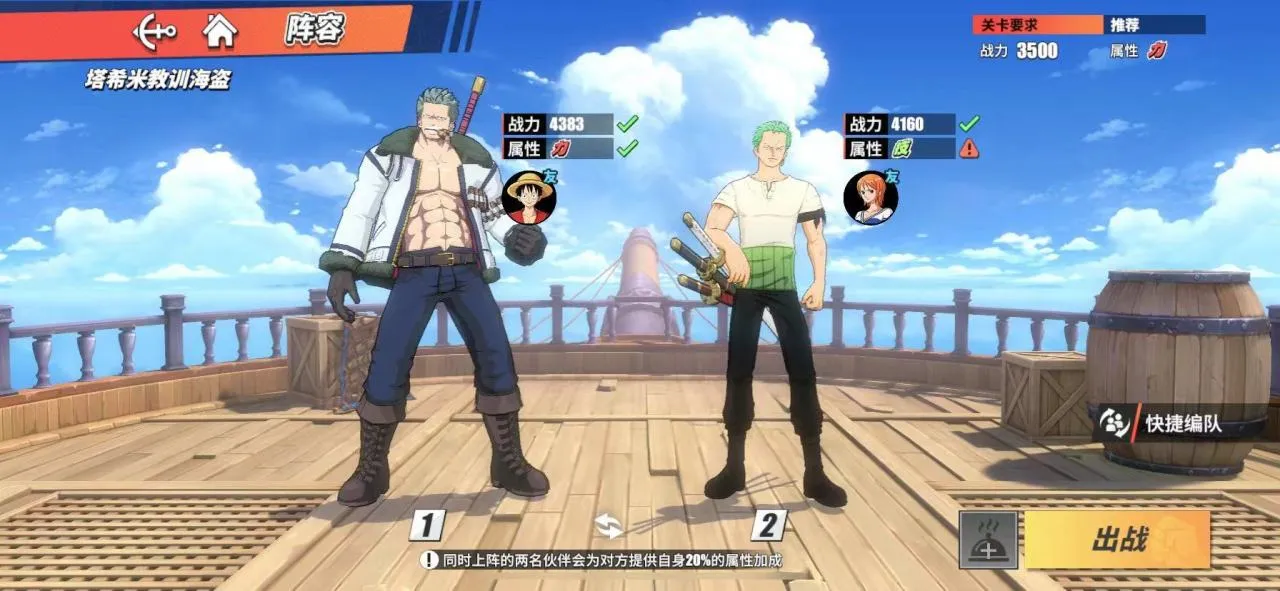Select Luffy support partner portrait
The width and height of the screenshot is (1280, 591).
click(x=528, y=198)
